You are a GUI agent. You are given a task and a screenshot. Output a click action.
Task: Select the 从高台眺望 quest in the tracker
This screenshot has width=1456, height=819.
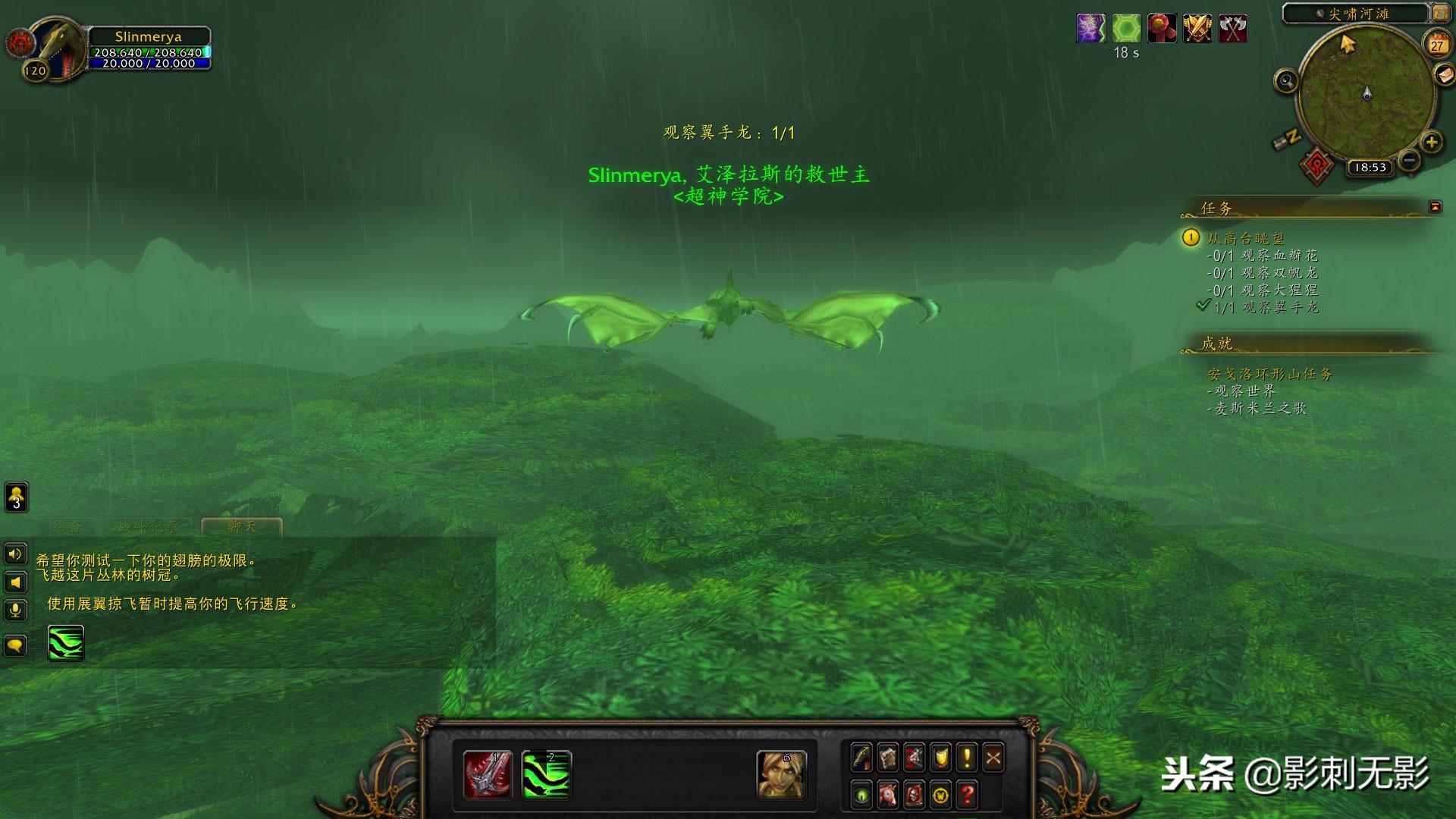pyautogui.click(x=1246, y=238)
